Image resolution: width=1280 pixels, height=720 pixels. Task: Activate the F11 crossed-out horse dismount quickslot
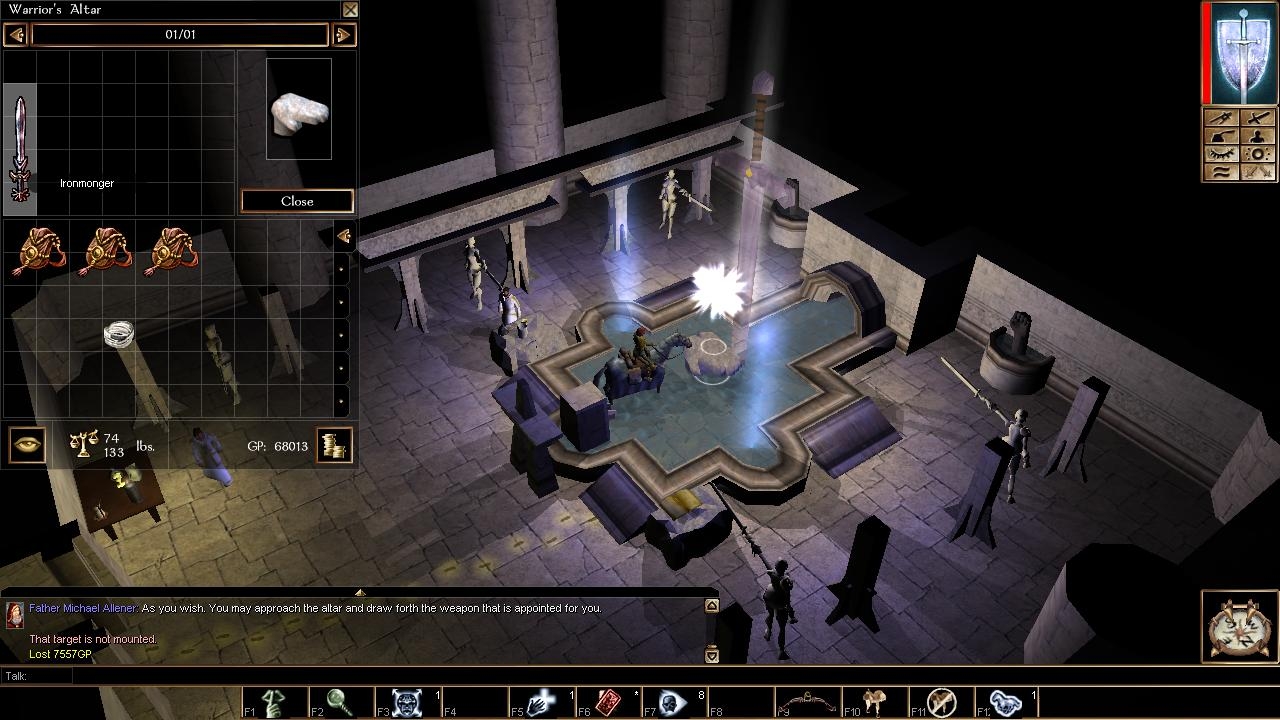point(940,703)
